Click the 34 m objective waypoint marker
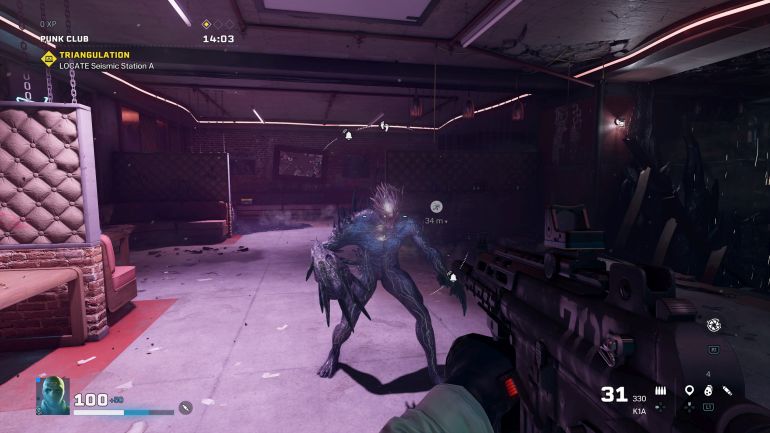 click(x=436, y=206)
